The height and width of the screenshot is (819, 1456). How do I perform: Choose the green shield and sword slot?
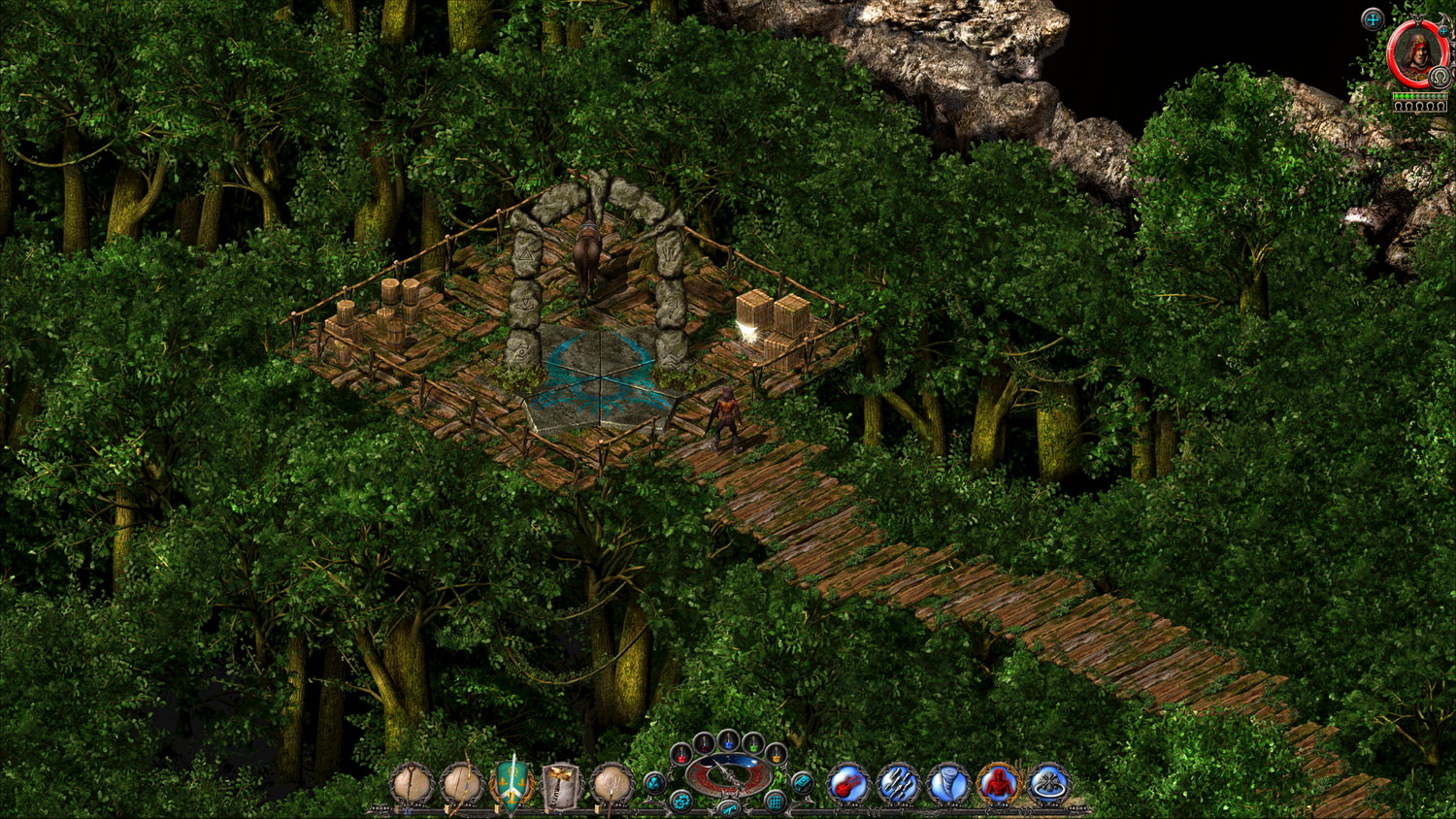click(x=512, y=783)
